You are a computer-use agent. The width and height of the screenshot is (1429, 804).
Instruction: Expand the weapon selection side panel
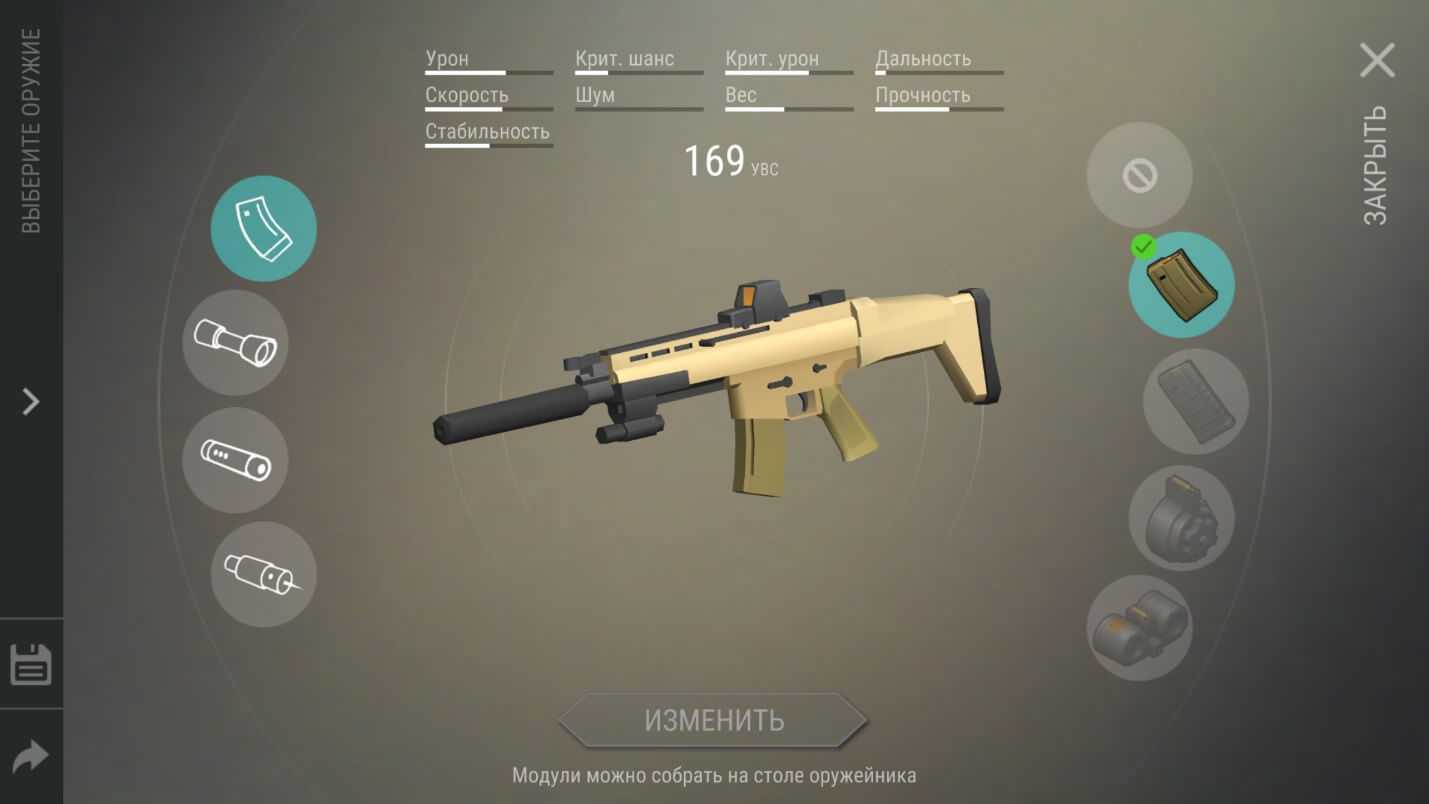pos(31,402)
